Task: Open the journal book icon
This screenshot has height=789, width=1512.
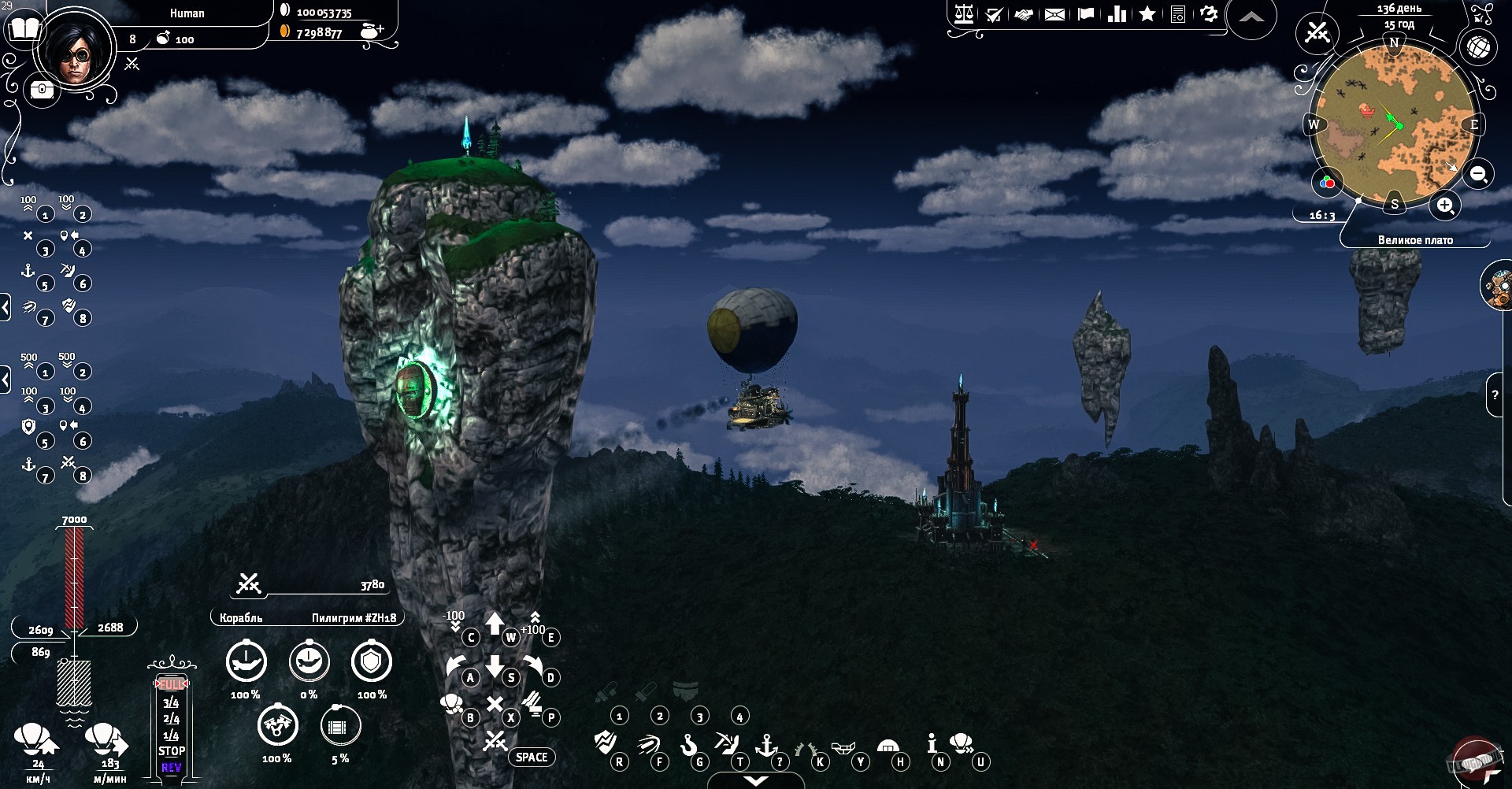Action: (24, 30)
